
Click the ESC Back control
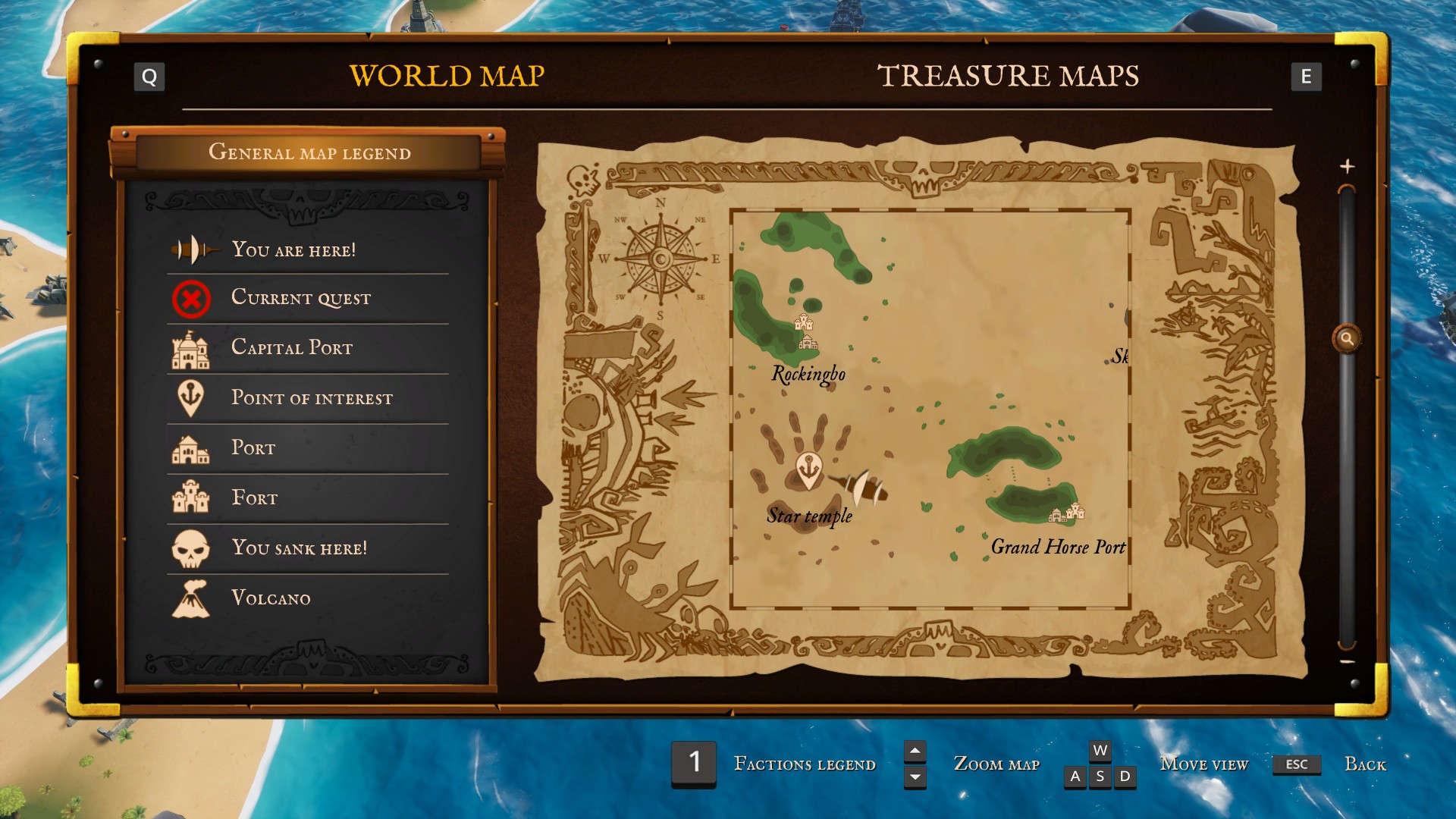pos(1297,764)
